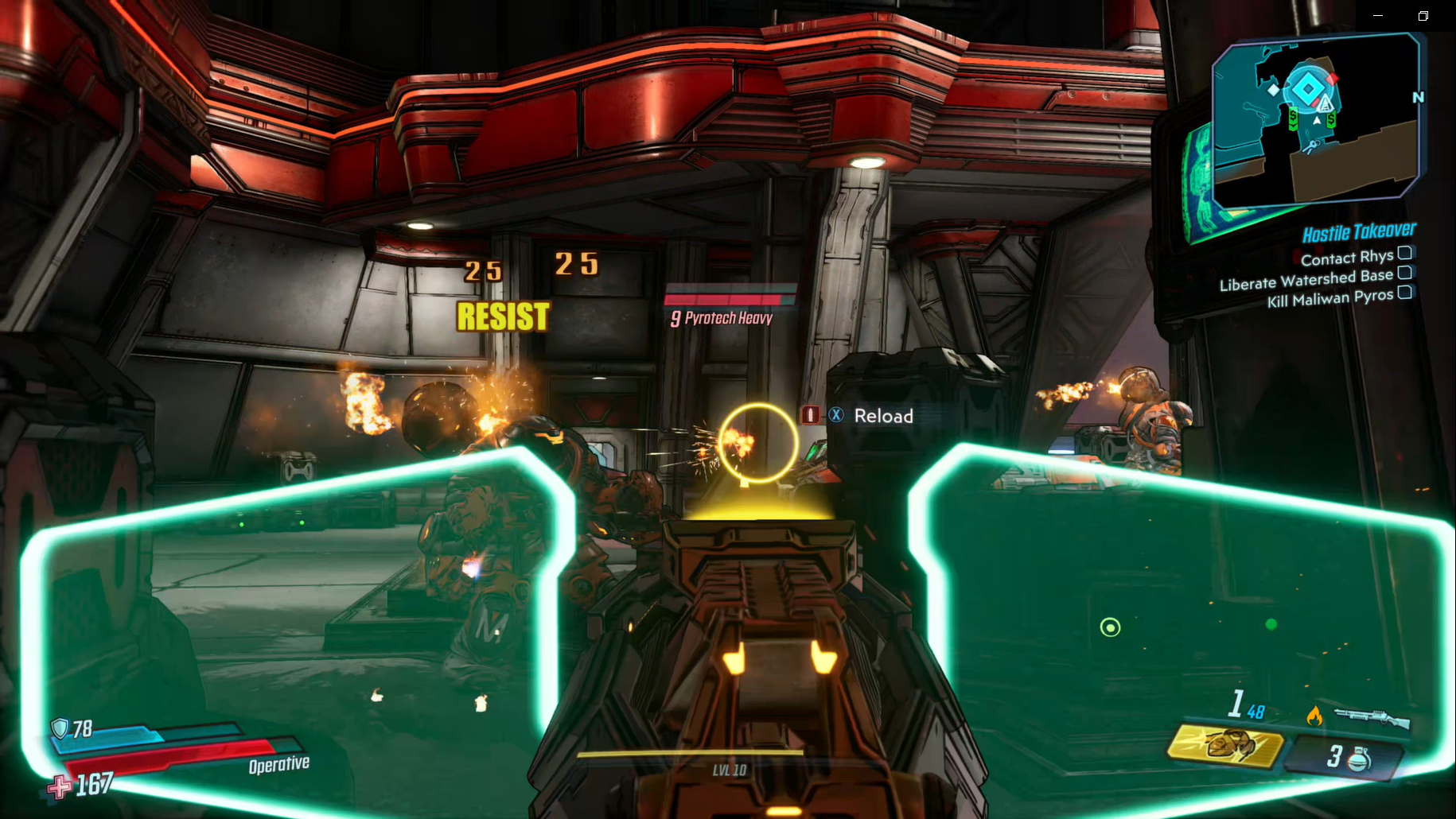
Task: Minimize the game window
Action: point(1378,15)
